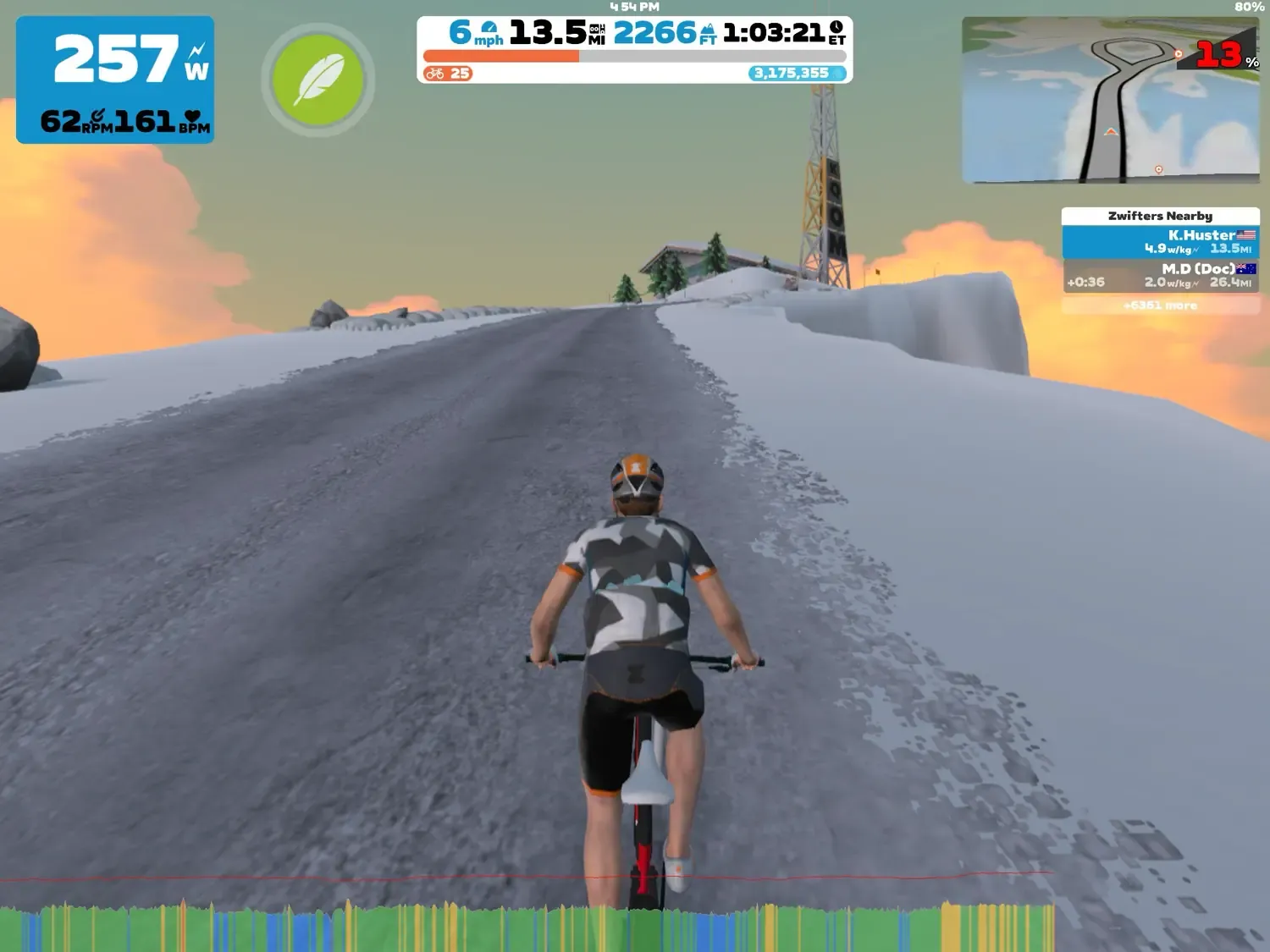Screen dimensions: 1270x952
Task: Click the power graph along the bottom
Action: tap(525, 927)
